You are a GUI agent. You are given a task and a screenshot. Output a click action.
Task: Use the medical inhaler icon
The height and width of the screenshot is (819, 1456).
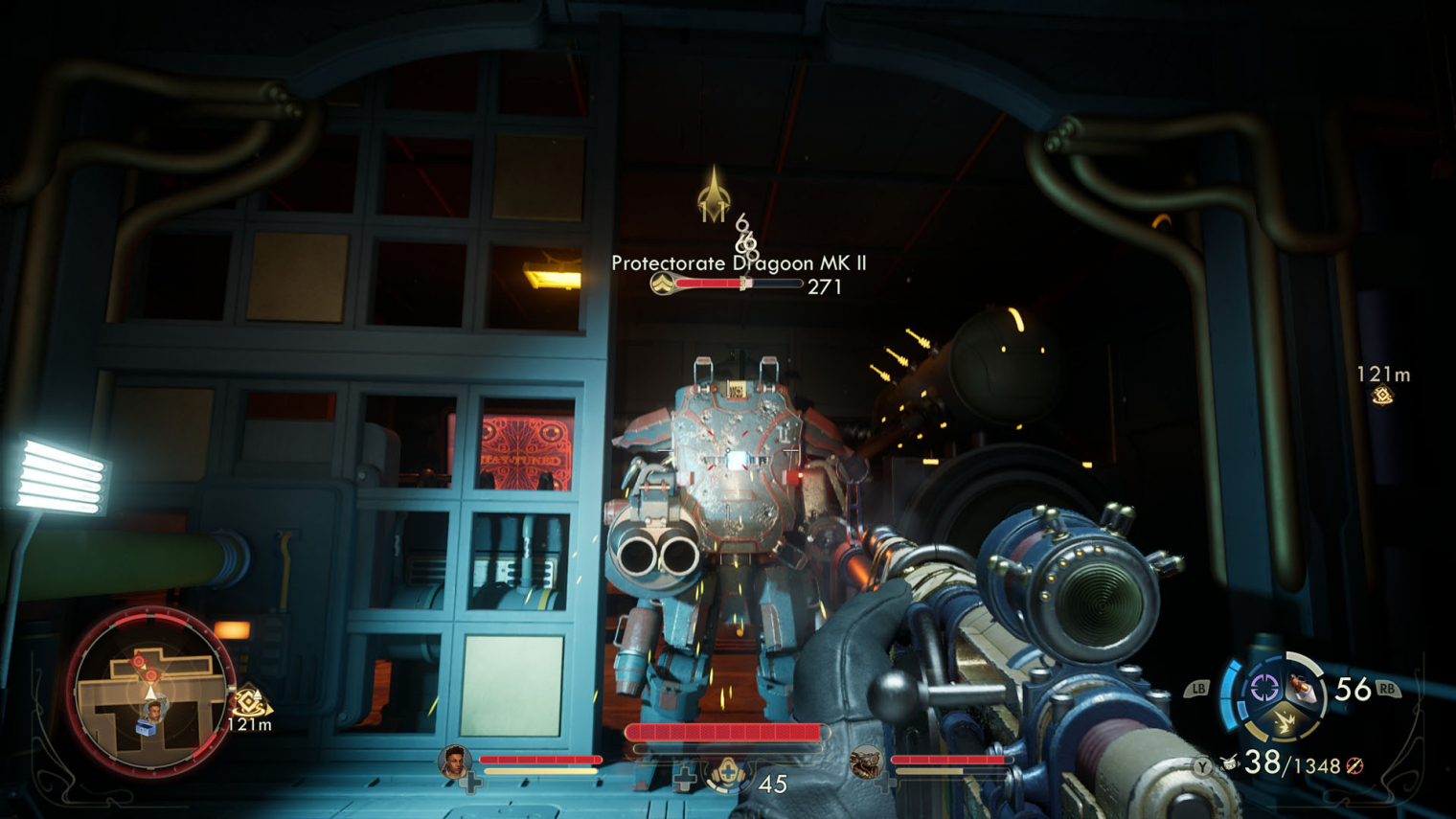pyautogui.click(x=727, y=772)
